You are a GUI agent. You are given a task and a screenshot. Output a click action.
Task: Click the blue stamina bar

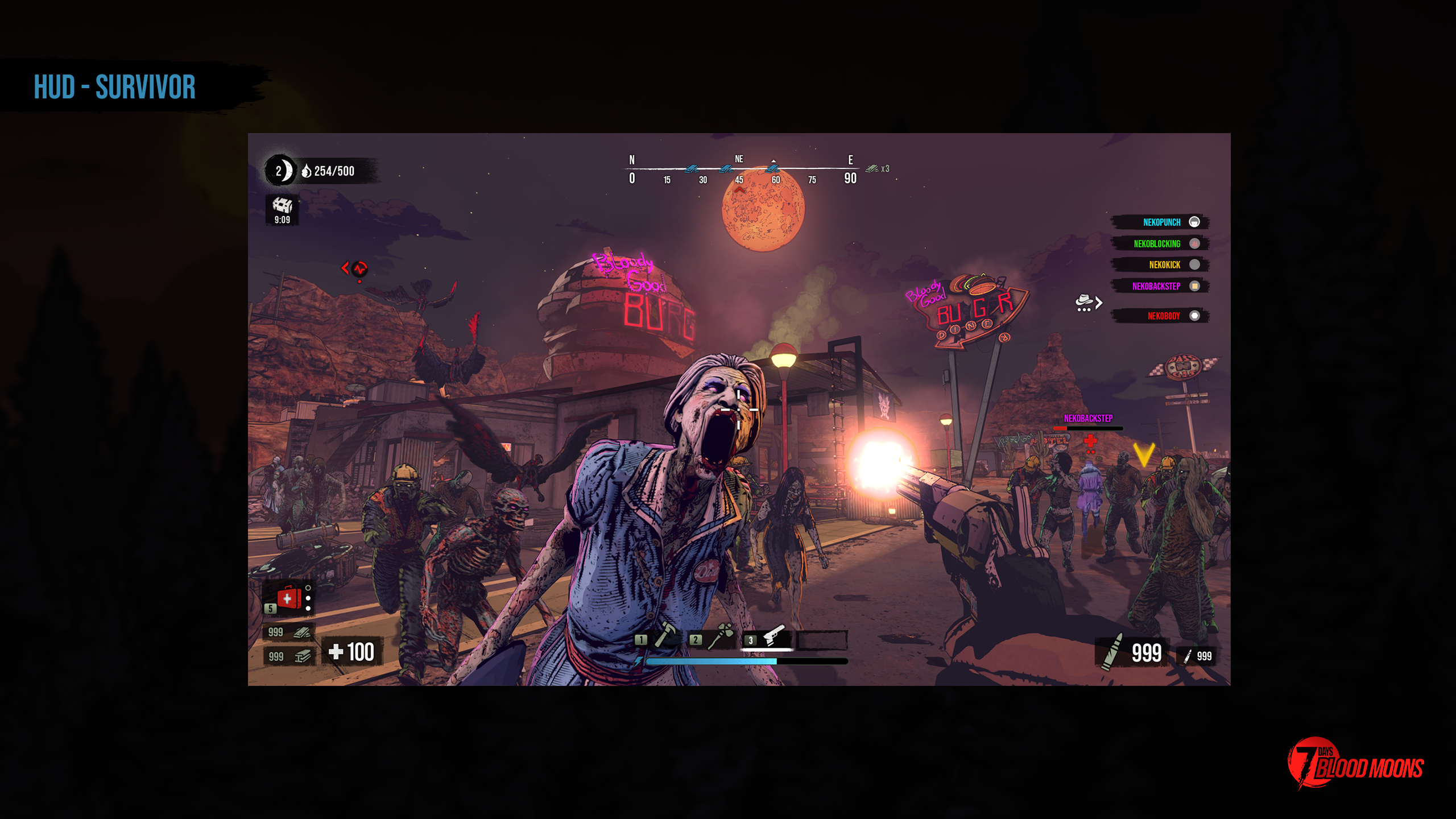point(711,663)
